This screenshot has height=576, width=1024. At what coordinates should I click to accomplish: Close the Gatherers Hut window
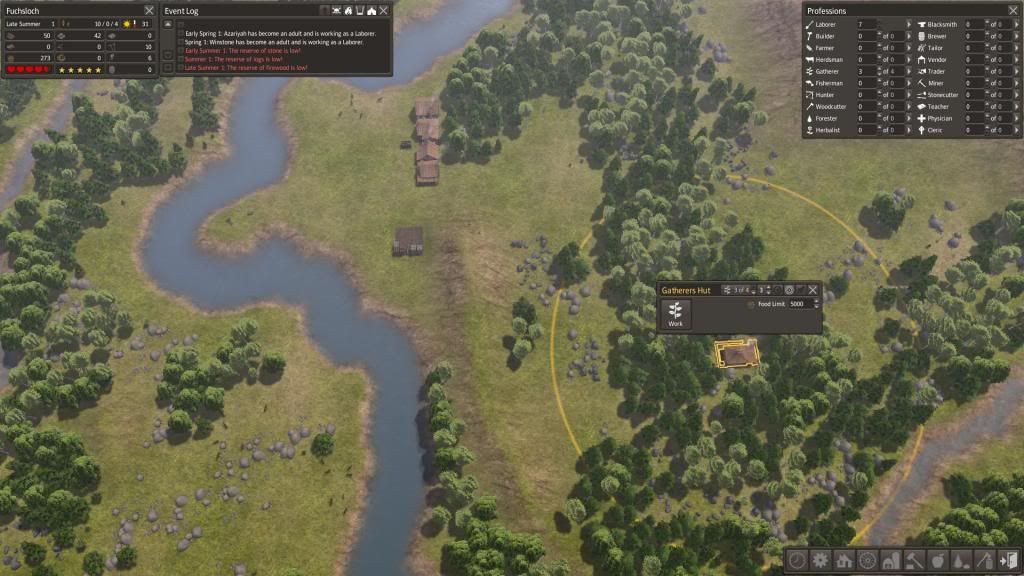point(813,290)
